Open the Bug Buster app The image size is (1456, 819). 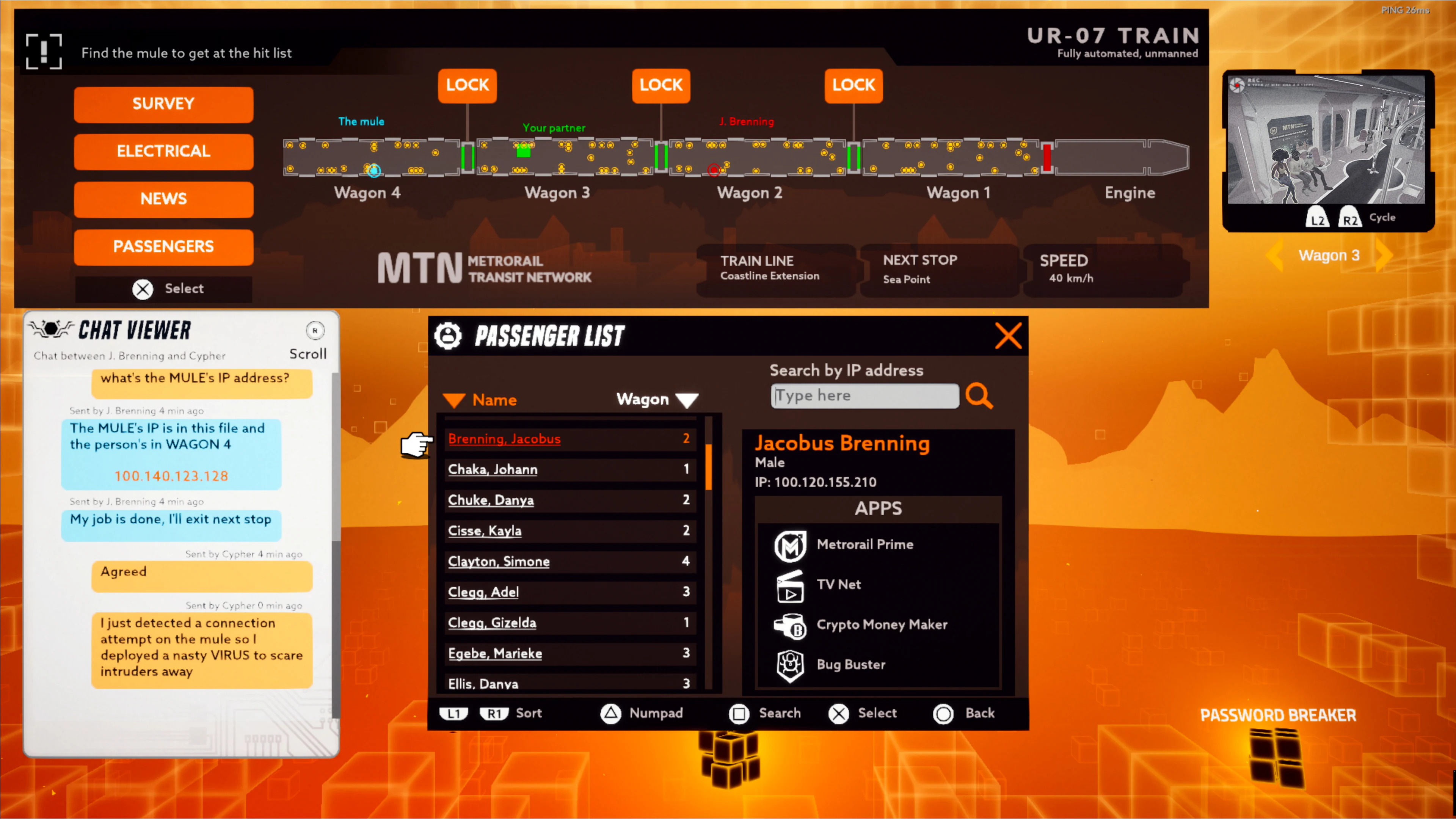click(790, 665)
